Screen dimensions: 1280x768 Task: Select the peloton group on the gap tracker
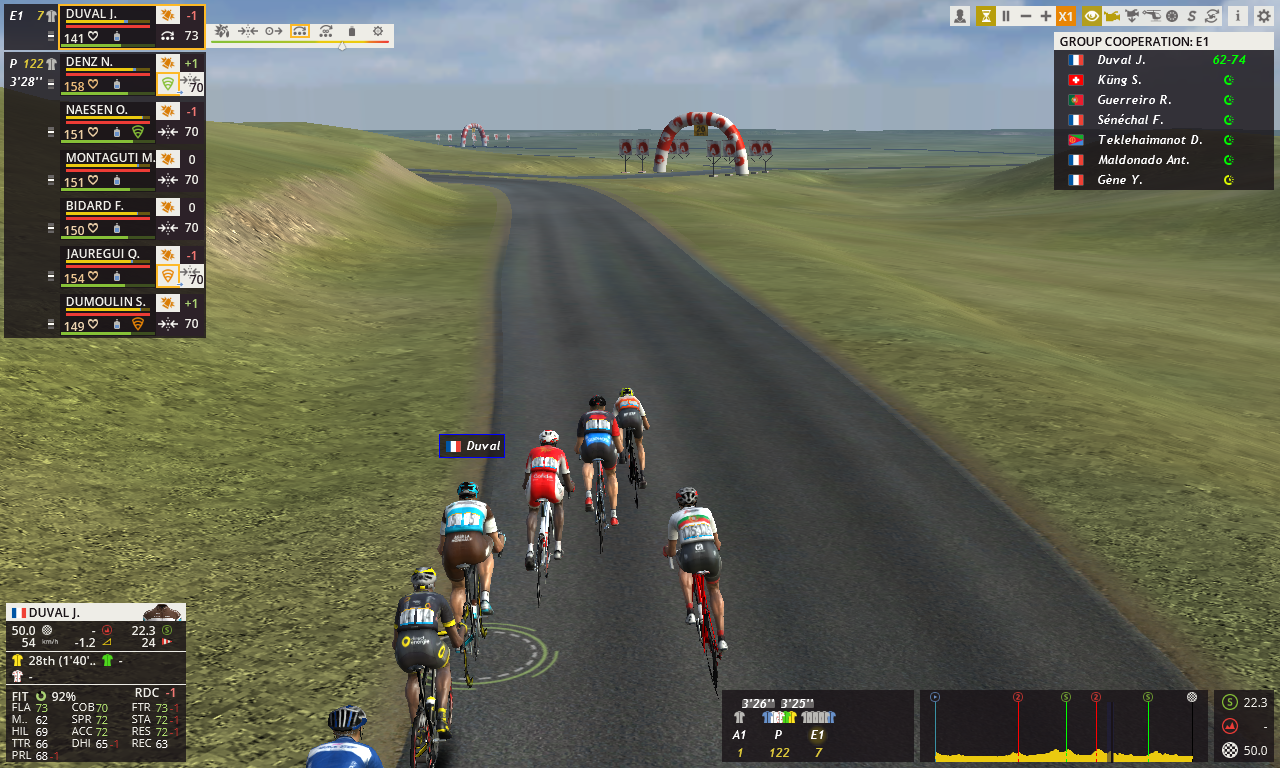(778, 717)
